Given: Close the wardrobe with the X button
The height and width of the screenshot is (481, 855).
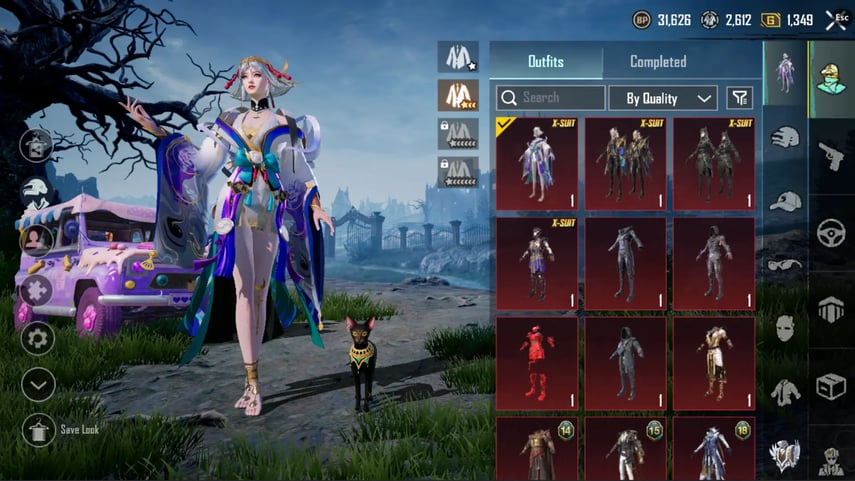Looking at the screenshot, I should tap(836, 19).
